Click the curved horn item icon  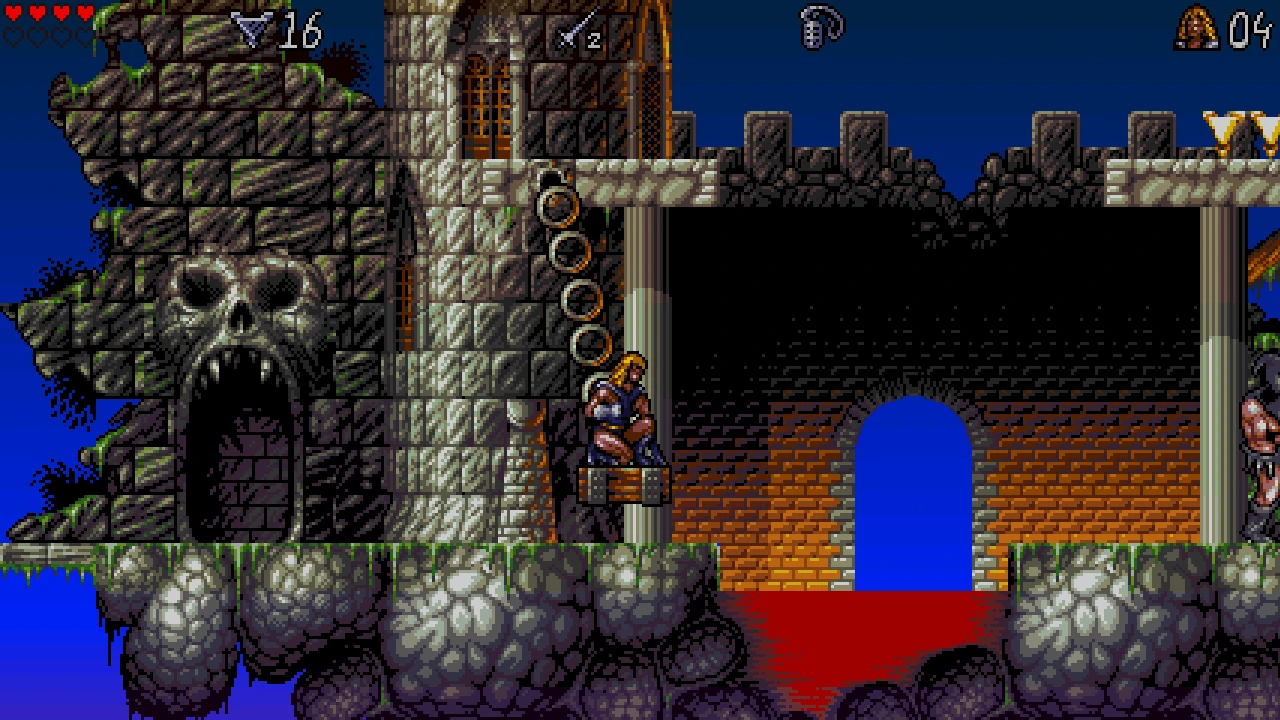tap(821, 28)
